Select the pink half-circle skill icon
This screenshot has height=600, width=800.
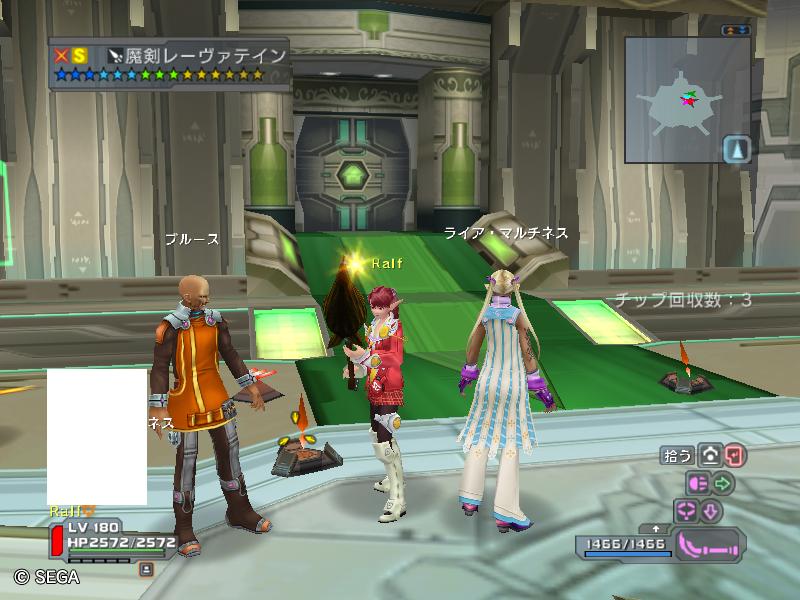697,484
